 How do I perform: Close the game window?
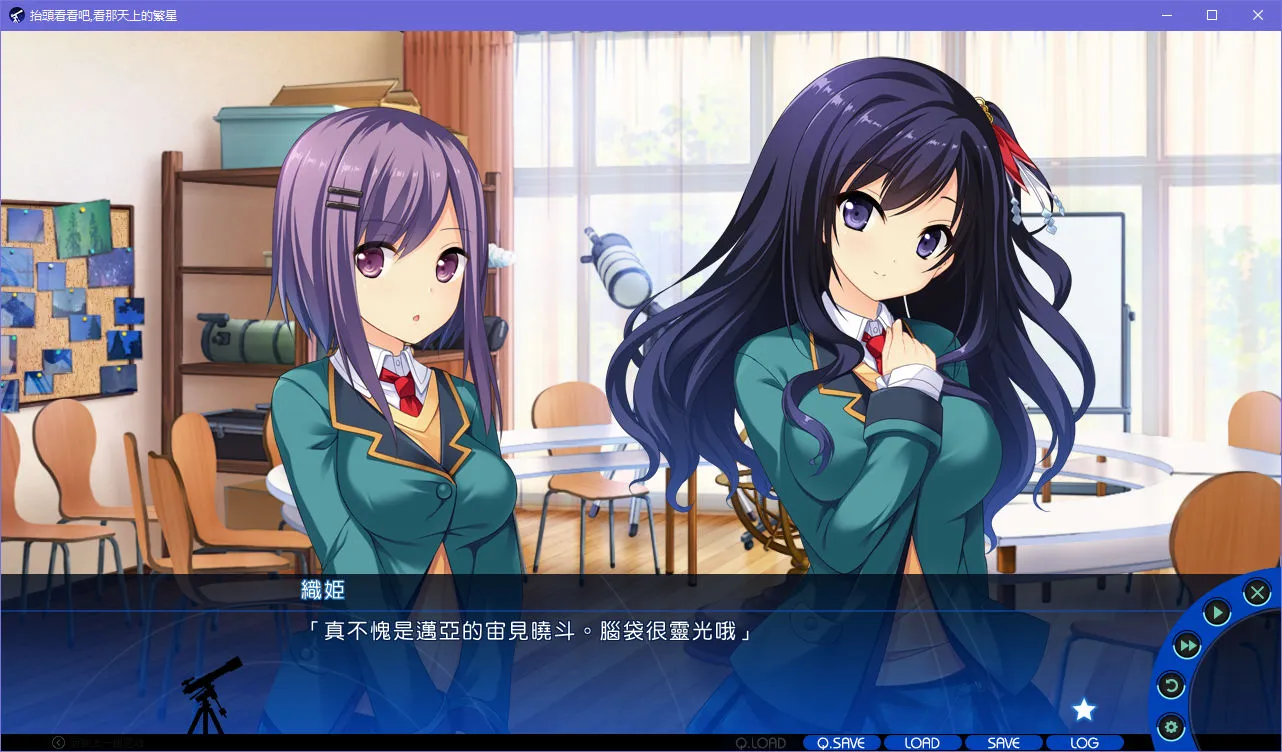point(1258,15)
